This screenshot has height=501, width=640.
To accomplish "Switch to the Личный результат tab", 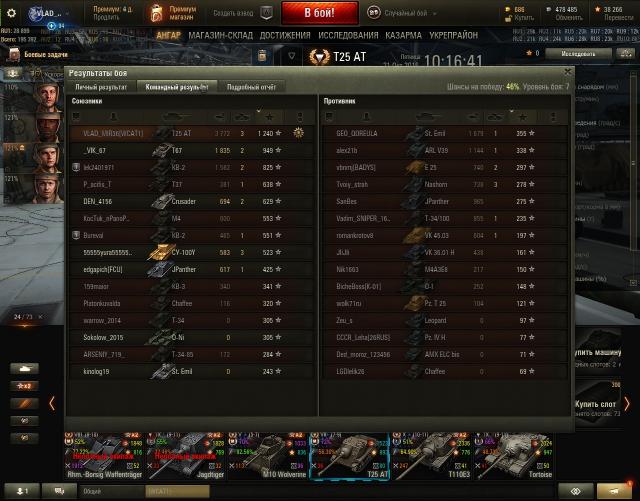I will click(x=100, y=87).
